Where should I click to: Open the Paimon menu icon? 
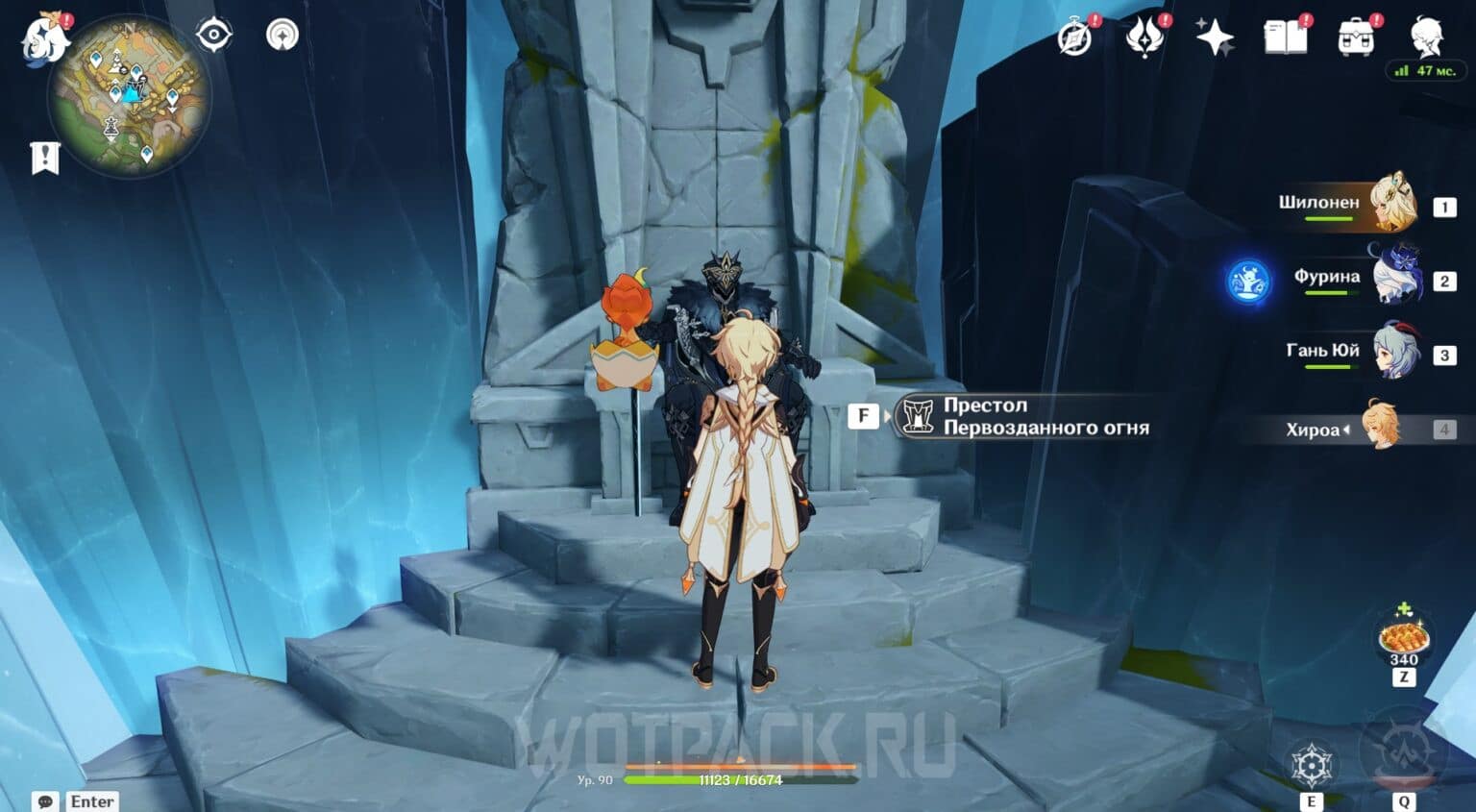pyautogui.click(x=45, y=40)
